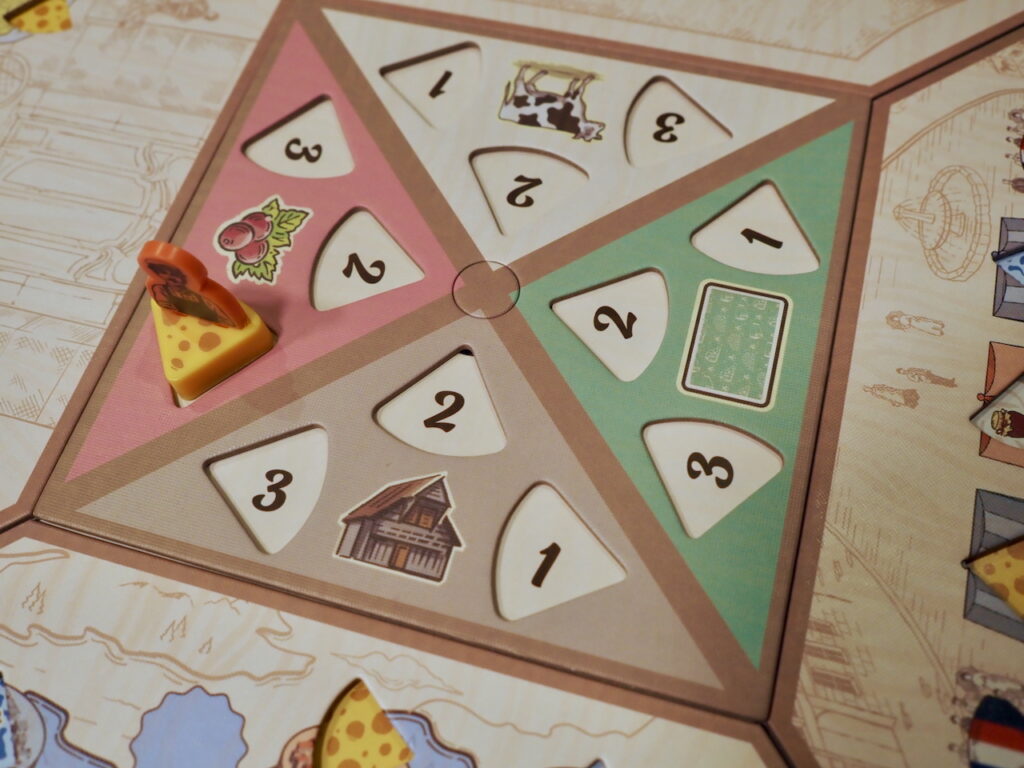Pick slot 3 in the cow section
The image size is (1024, 768).
pyautogui.click(x=670, y=123)
